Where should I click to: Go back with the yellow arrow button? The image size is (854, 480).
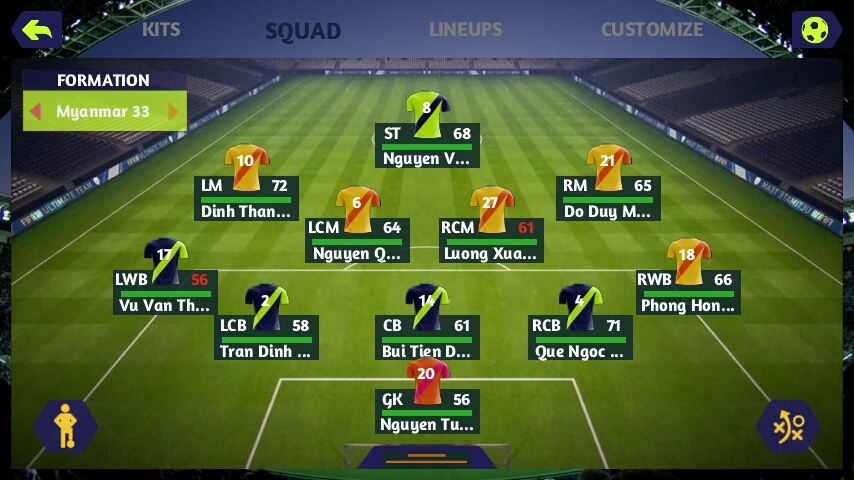[x=37, y=30]
